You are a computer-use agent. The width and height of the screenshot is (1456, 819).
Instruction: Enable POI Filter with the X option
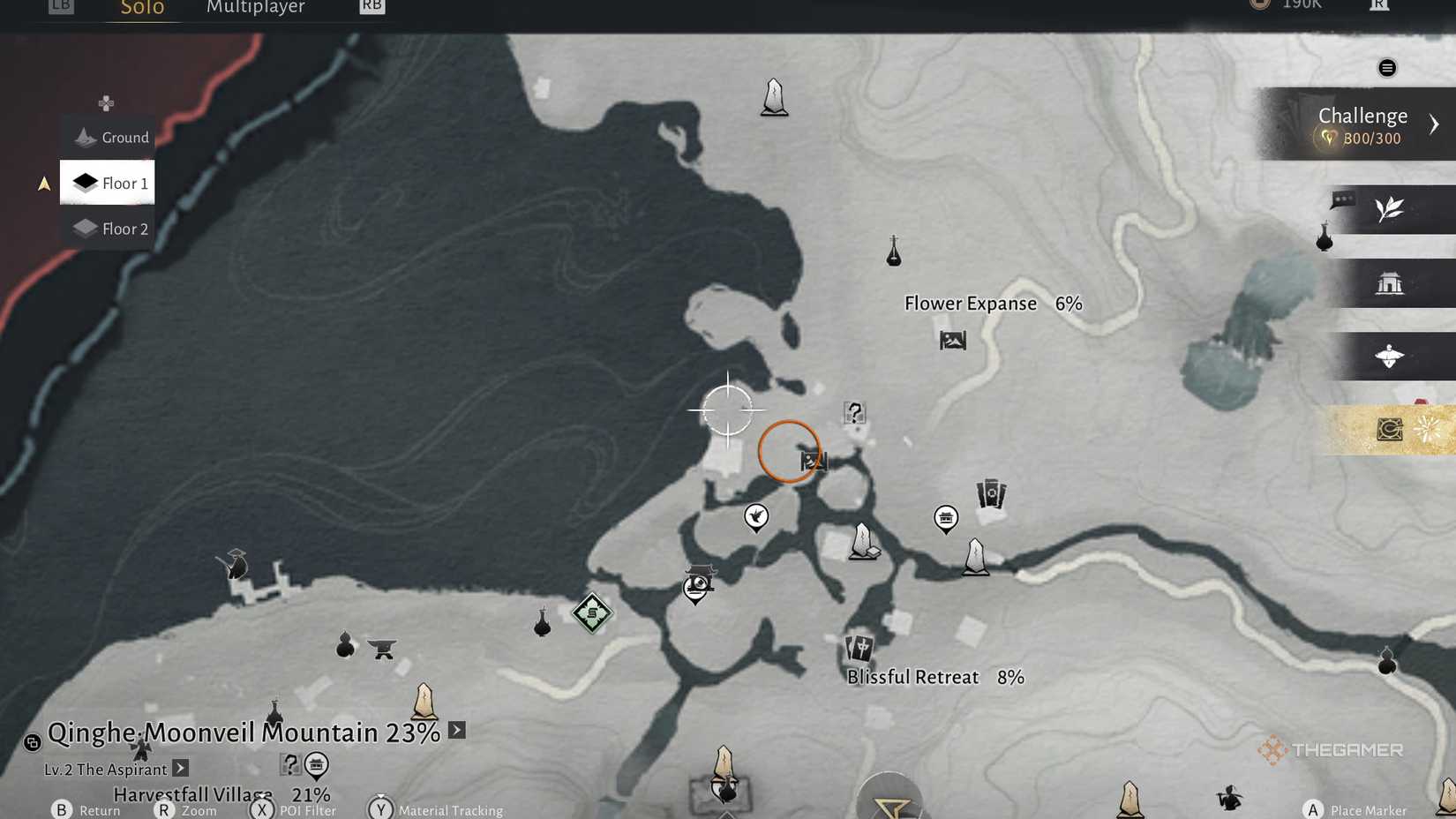262,809
